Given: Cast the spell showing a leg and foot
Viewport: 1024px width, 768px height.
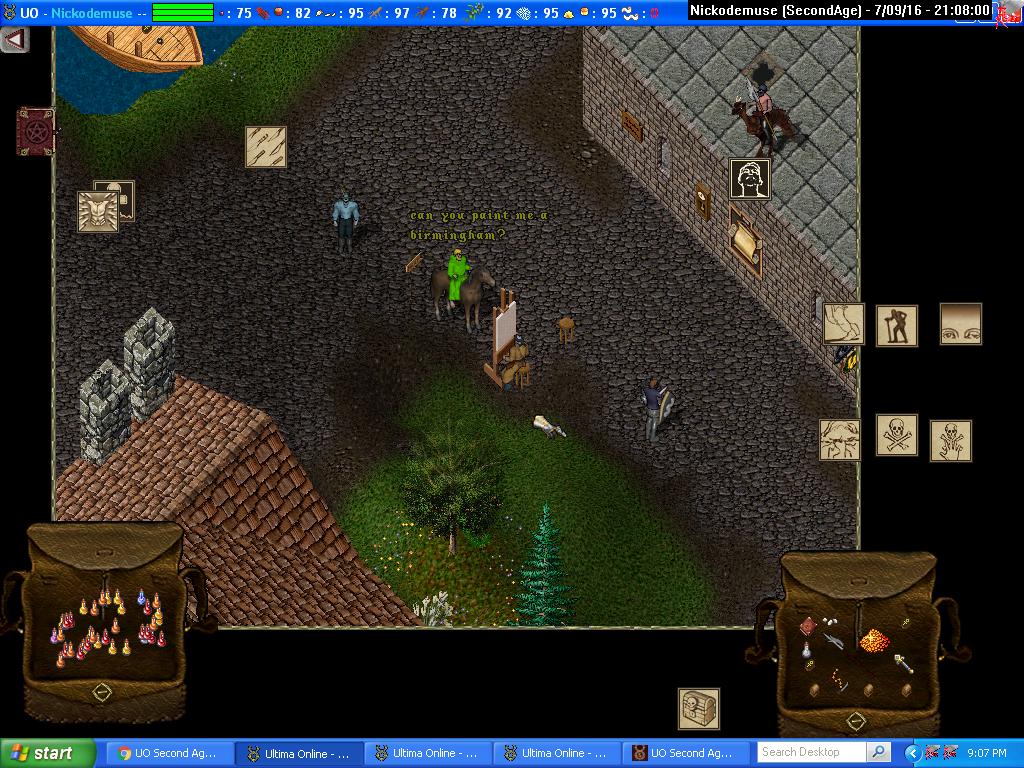Looking at the screenshot, I should coord(843,324).
